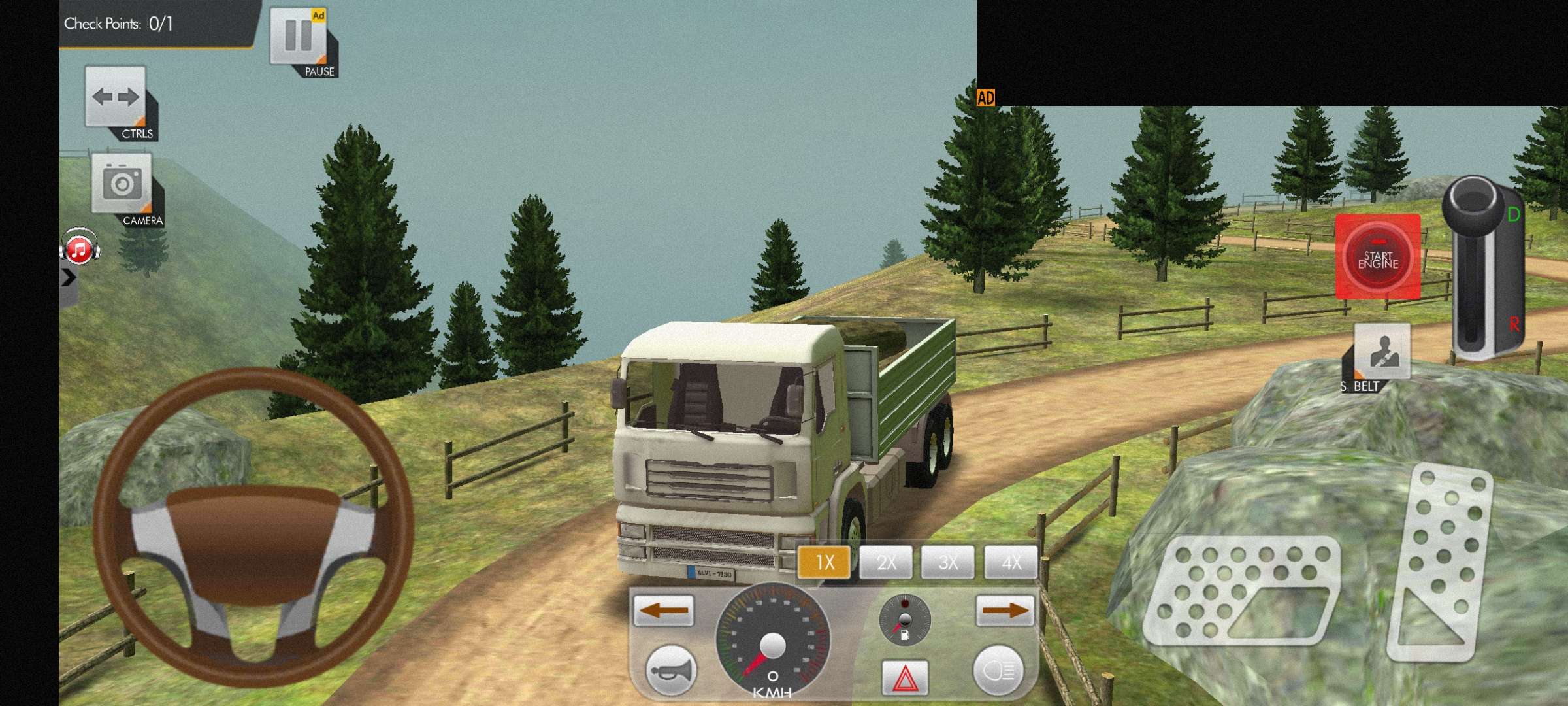Fasten the seat belt
This screenshot has height=706, width=1568.
(x=1381, y=352)
